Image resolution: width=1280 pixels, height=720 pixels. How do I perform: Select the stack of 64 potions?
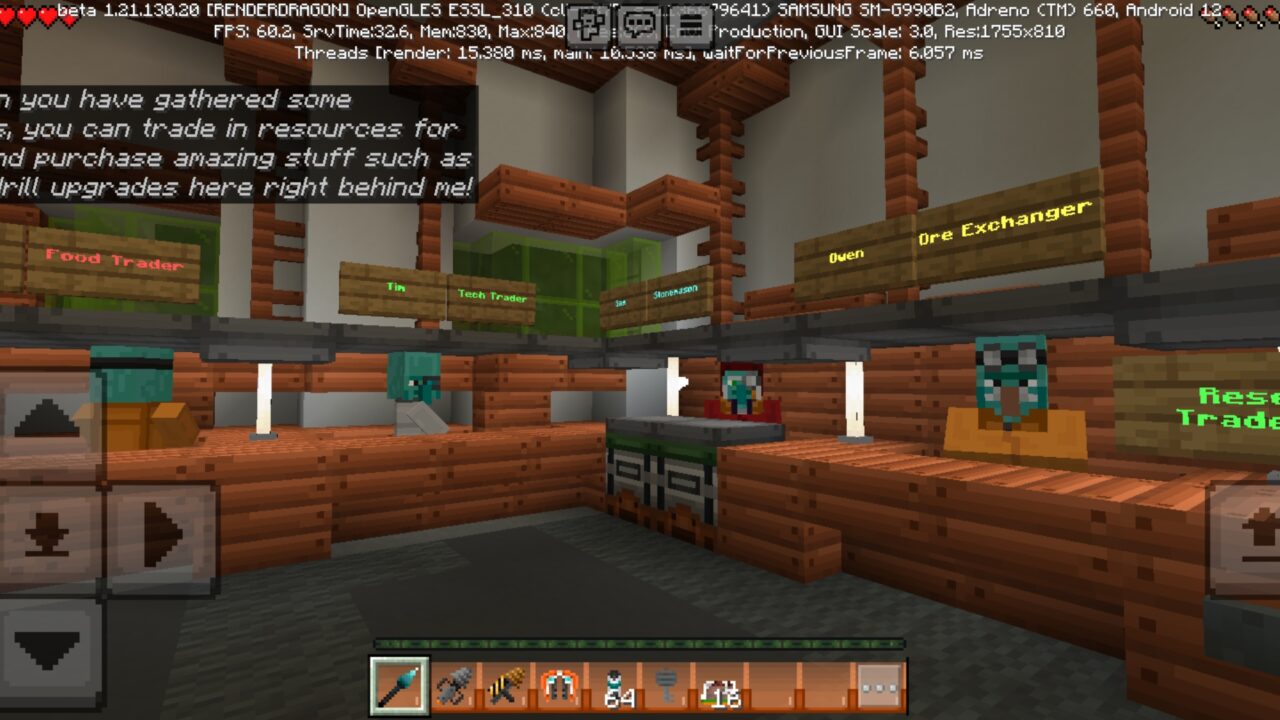612,684
